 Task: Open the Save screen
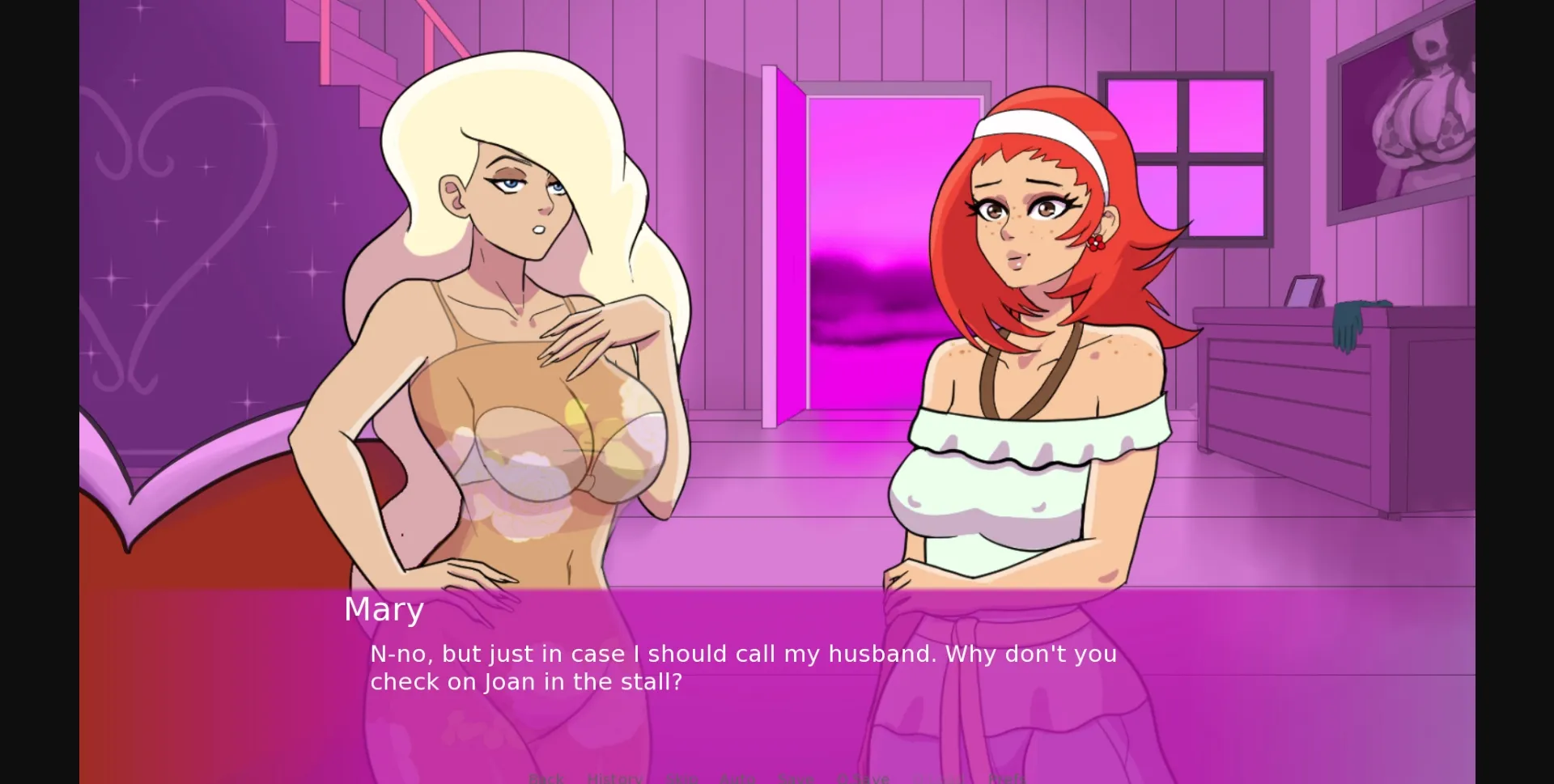coord(796,777)
